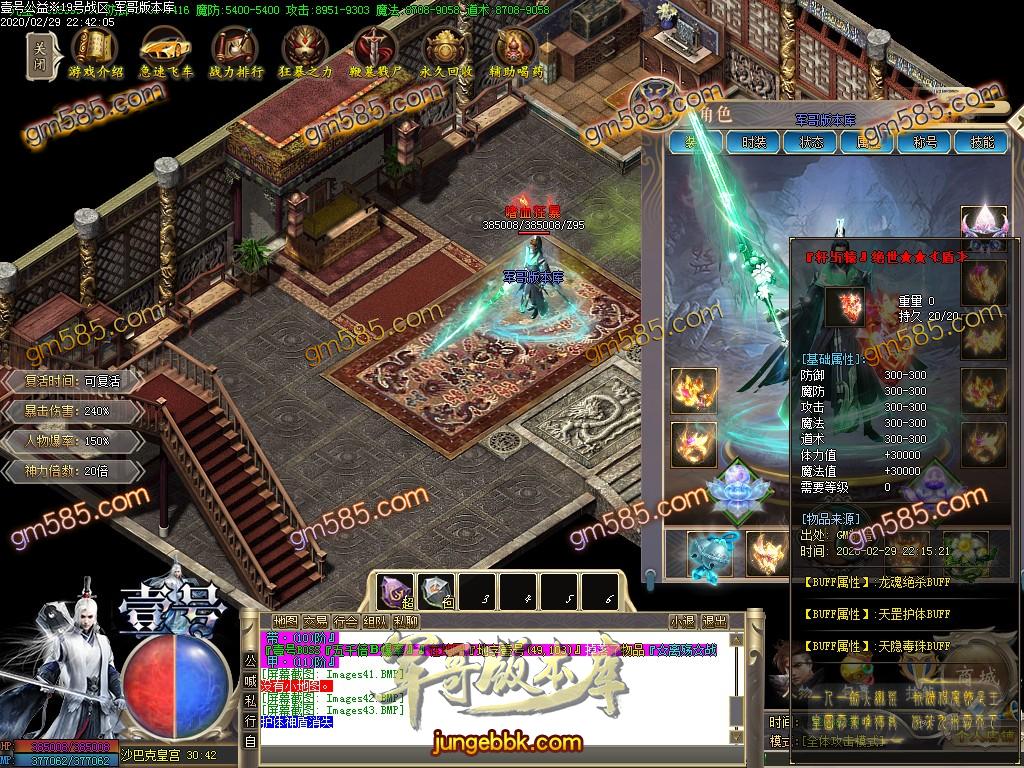Viewport: 1024px width, 768px height.
Task: Select the 私聊 private chat button
Action: pos(406,622)
